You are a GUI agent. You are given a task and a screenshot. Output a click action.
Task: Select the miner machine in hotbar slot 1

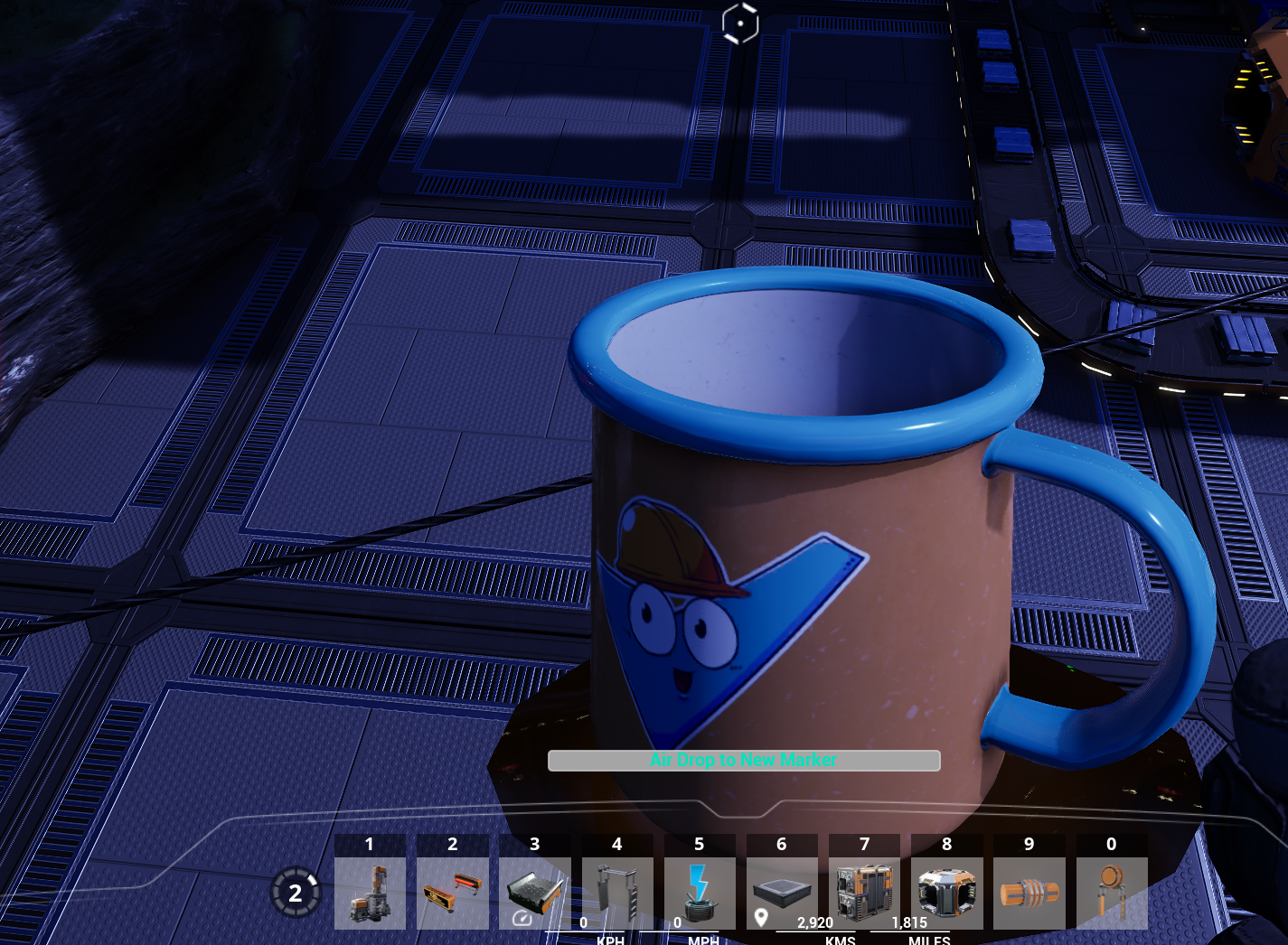(x=370, y=893)
